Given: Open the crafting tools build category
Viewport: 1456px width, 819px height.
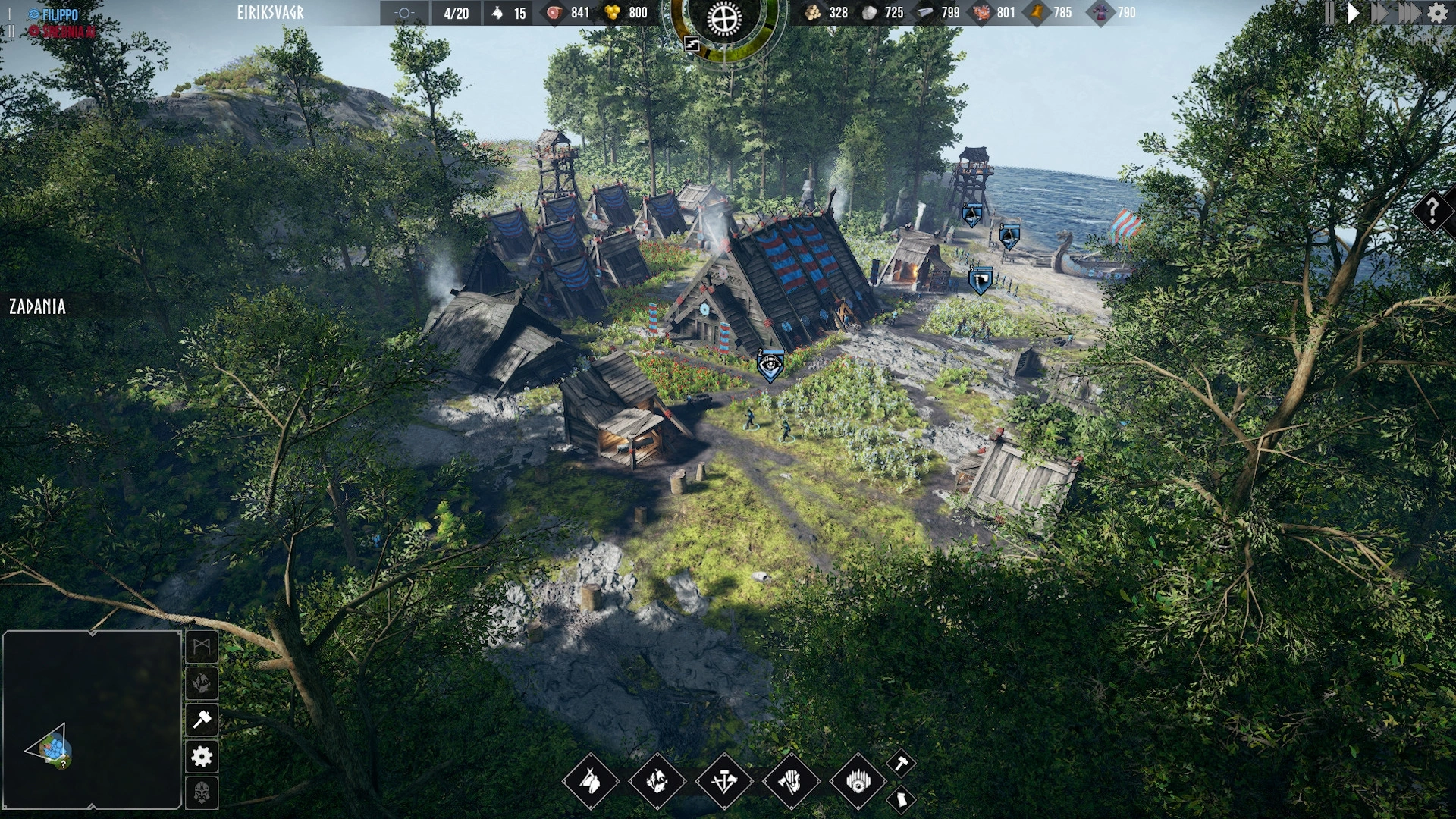Looking at the screenshot, I should 723,781.
